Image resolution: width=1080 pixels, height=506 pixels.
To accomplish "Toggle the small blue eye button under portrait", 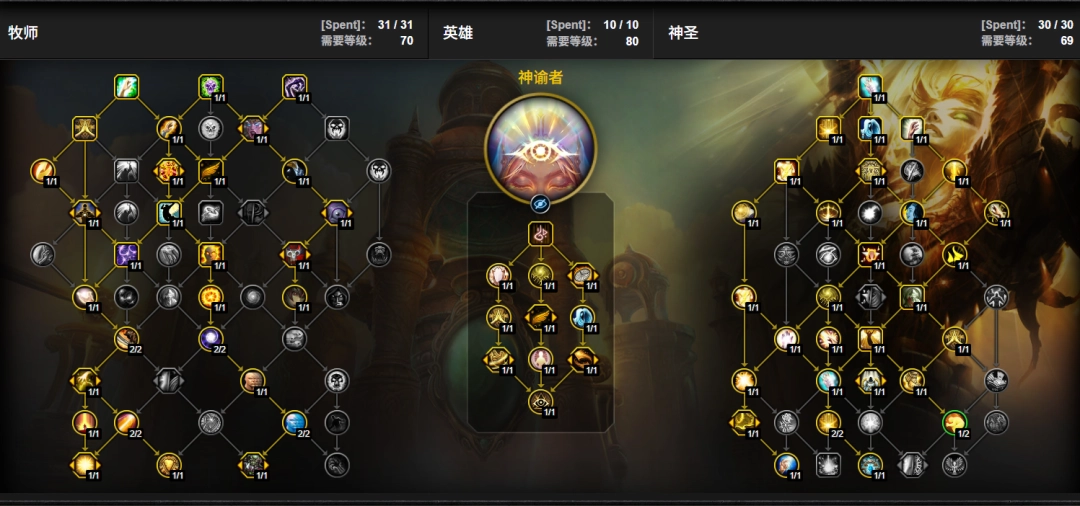I will [x=540, y=203].
